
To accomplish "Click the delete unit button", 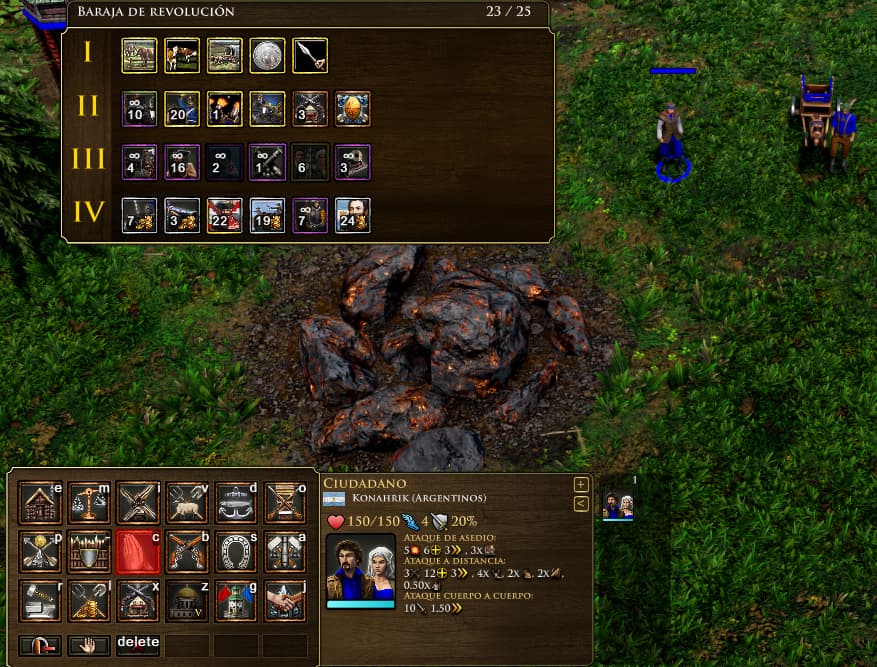I will pos(138,645).
